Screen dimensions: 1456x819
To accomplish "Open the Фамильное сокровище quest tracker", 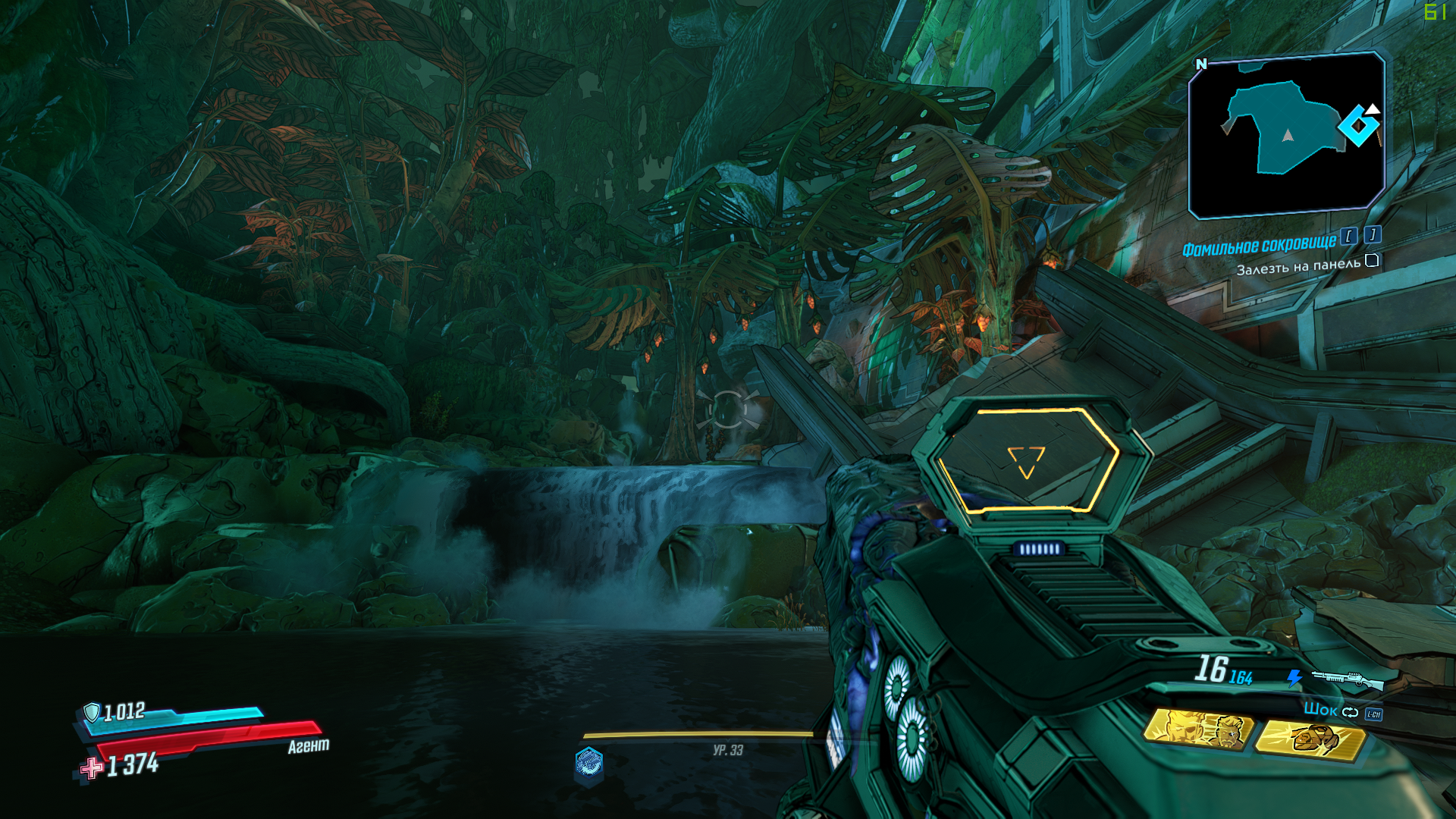I will 1260,246.
